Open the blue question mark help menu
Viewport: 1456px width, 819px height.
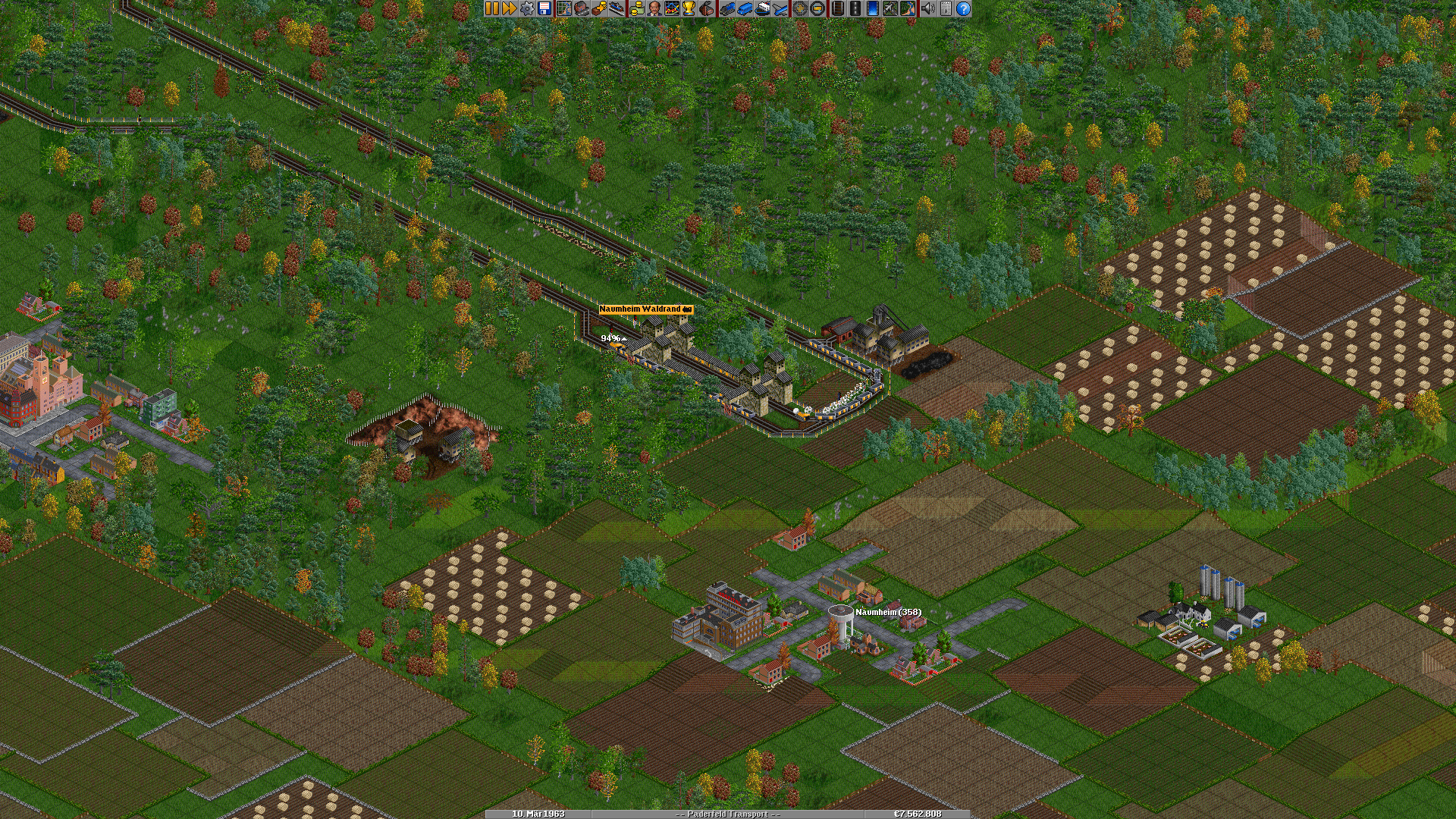[963, 8]
